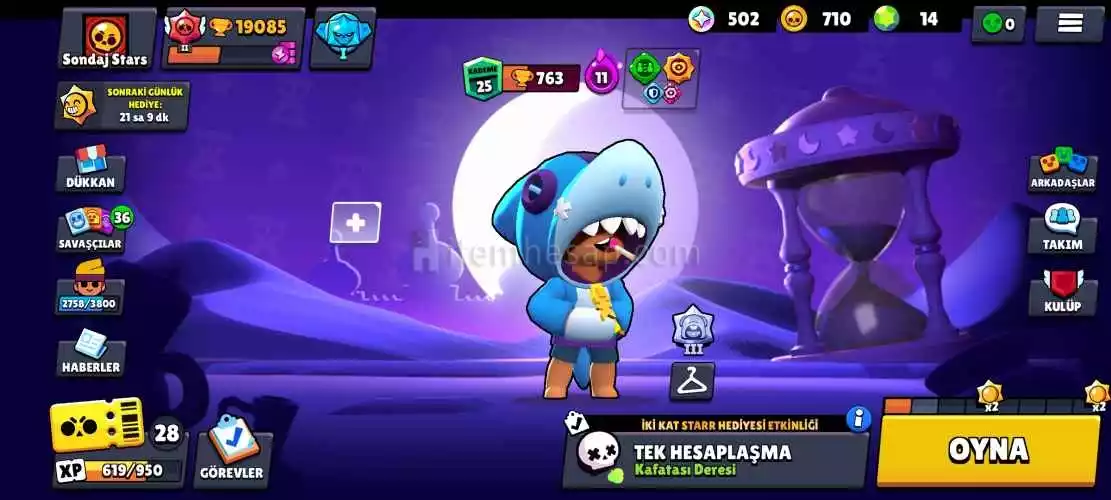The height and width of the screenshot is (500, 1111).
Task: Open the Brawl Pass ticket button
Action: pyautogui.click(x=96, y=427)
